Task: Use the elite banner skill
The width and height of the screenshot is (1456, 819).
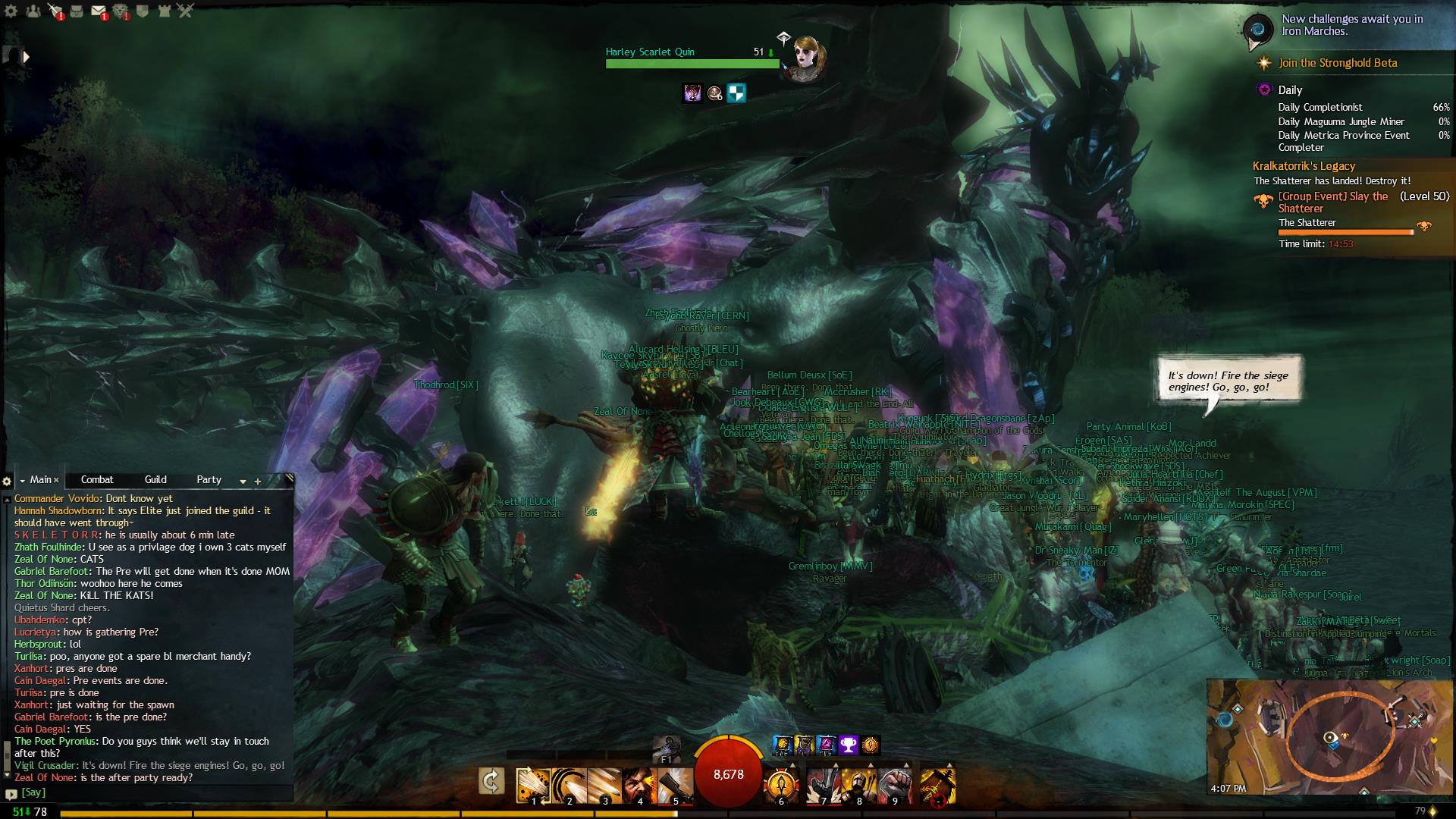Action: pyautogui.click(x=937, y=785)
